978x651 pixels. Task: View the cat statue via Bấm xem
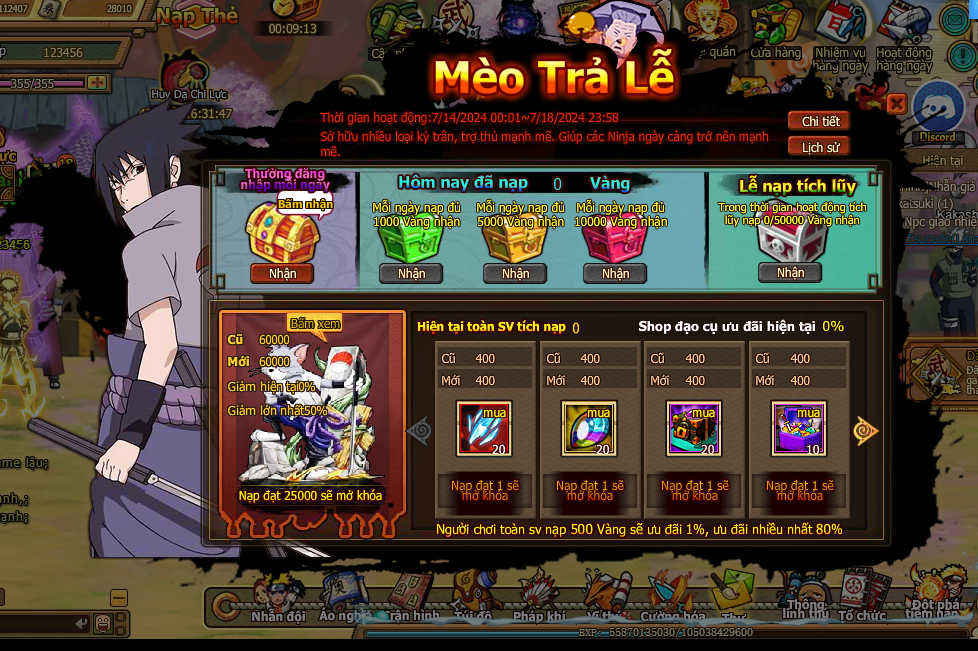[x=315, y=323]
